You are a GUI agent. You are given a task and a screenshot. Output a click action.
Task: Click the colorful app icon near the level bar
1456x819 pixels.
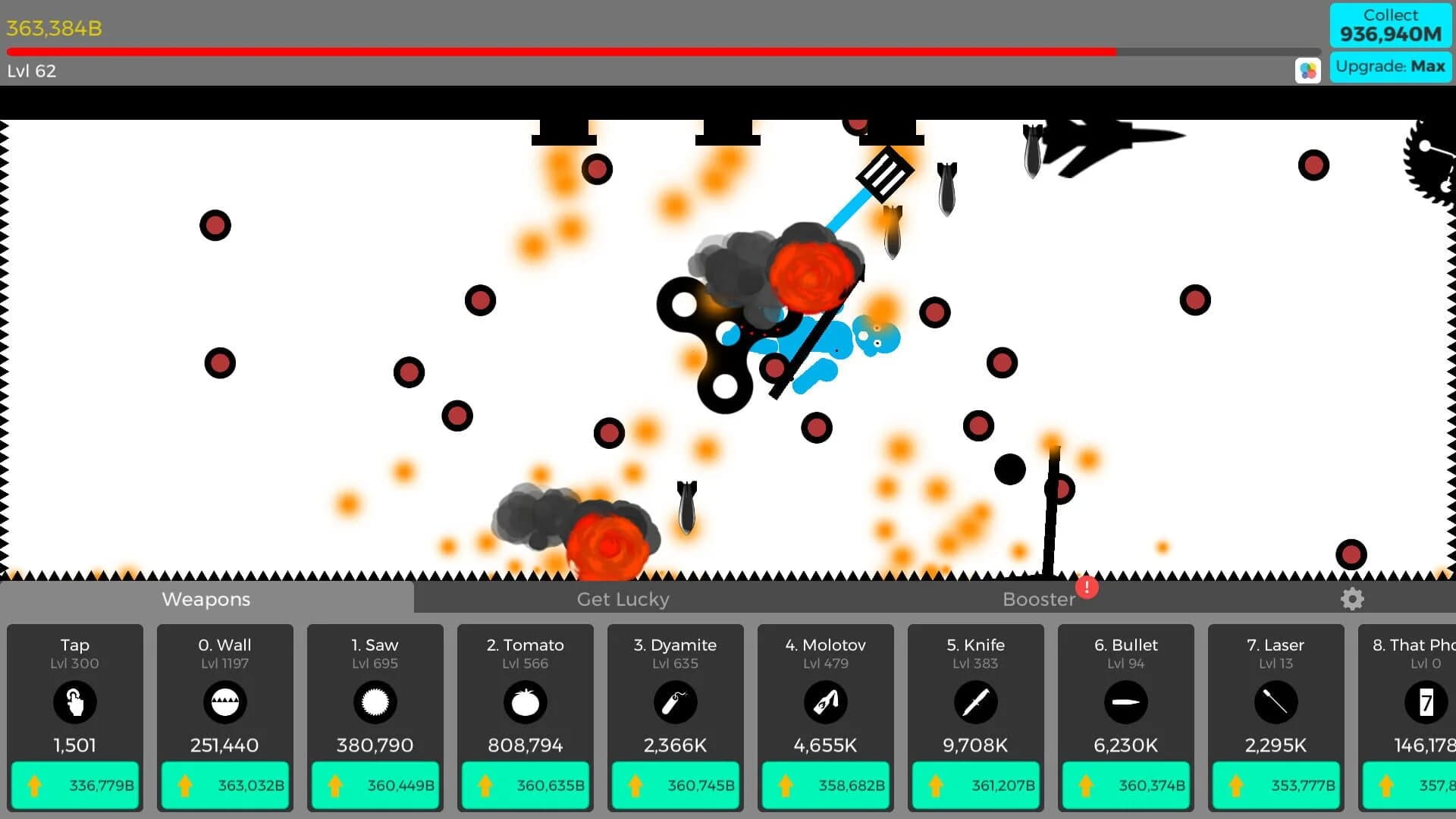(1307, 70)
